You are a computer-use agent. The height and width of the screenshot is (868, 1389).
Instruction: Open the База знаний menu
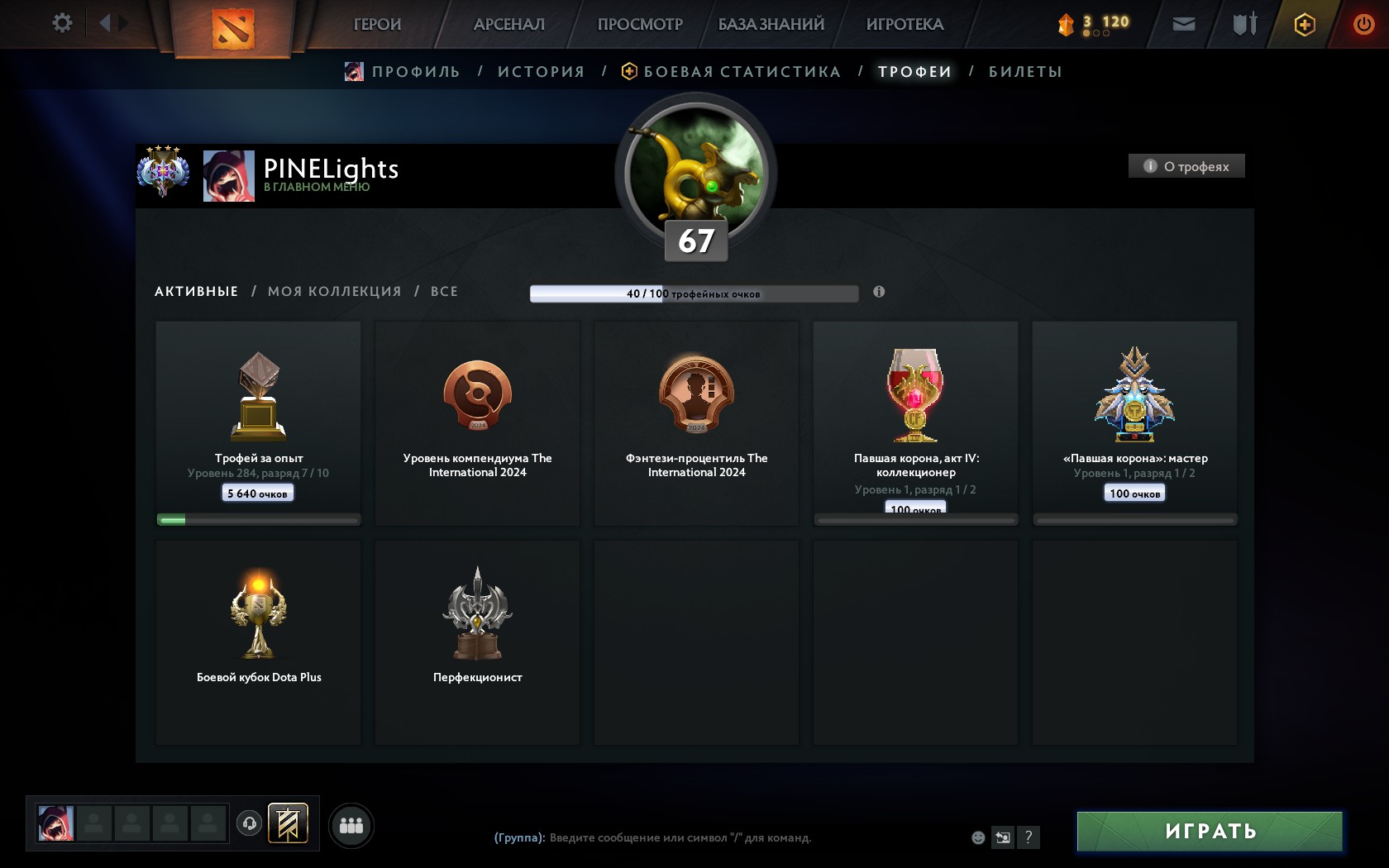[x=771, y=25]
